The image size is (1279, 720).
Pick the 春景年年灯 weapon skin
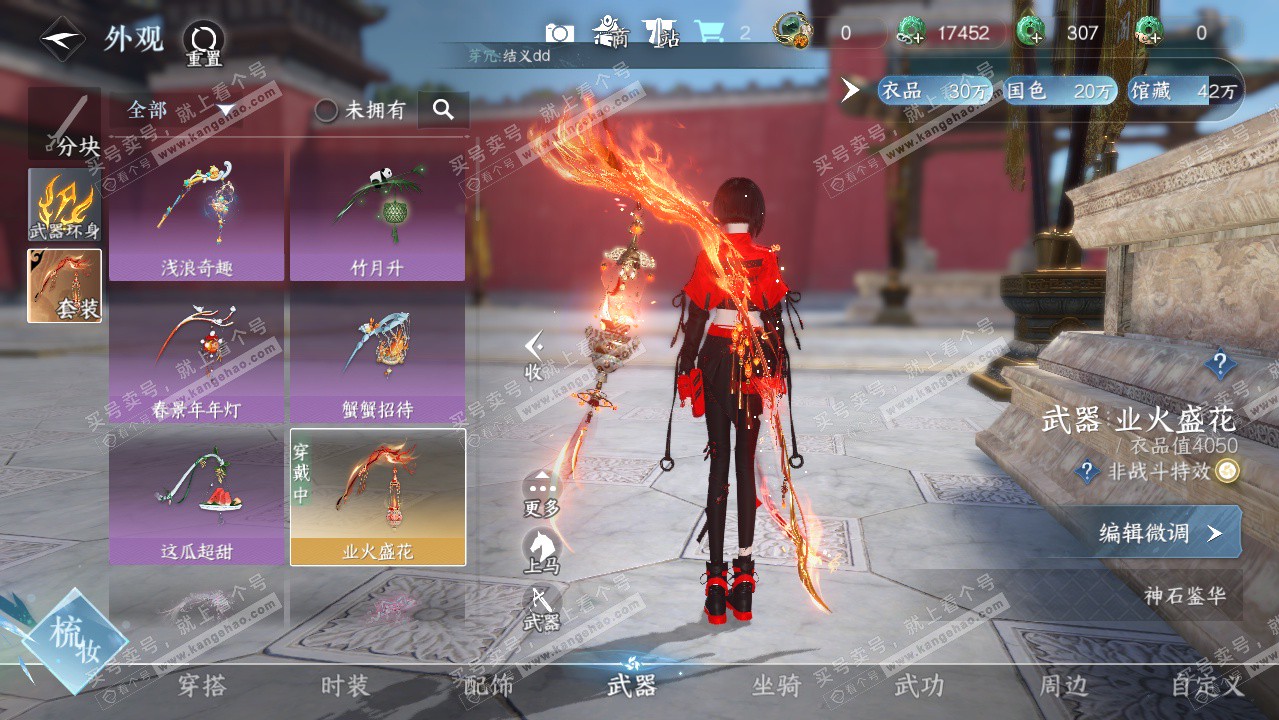click(x=196, y=357)
